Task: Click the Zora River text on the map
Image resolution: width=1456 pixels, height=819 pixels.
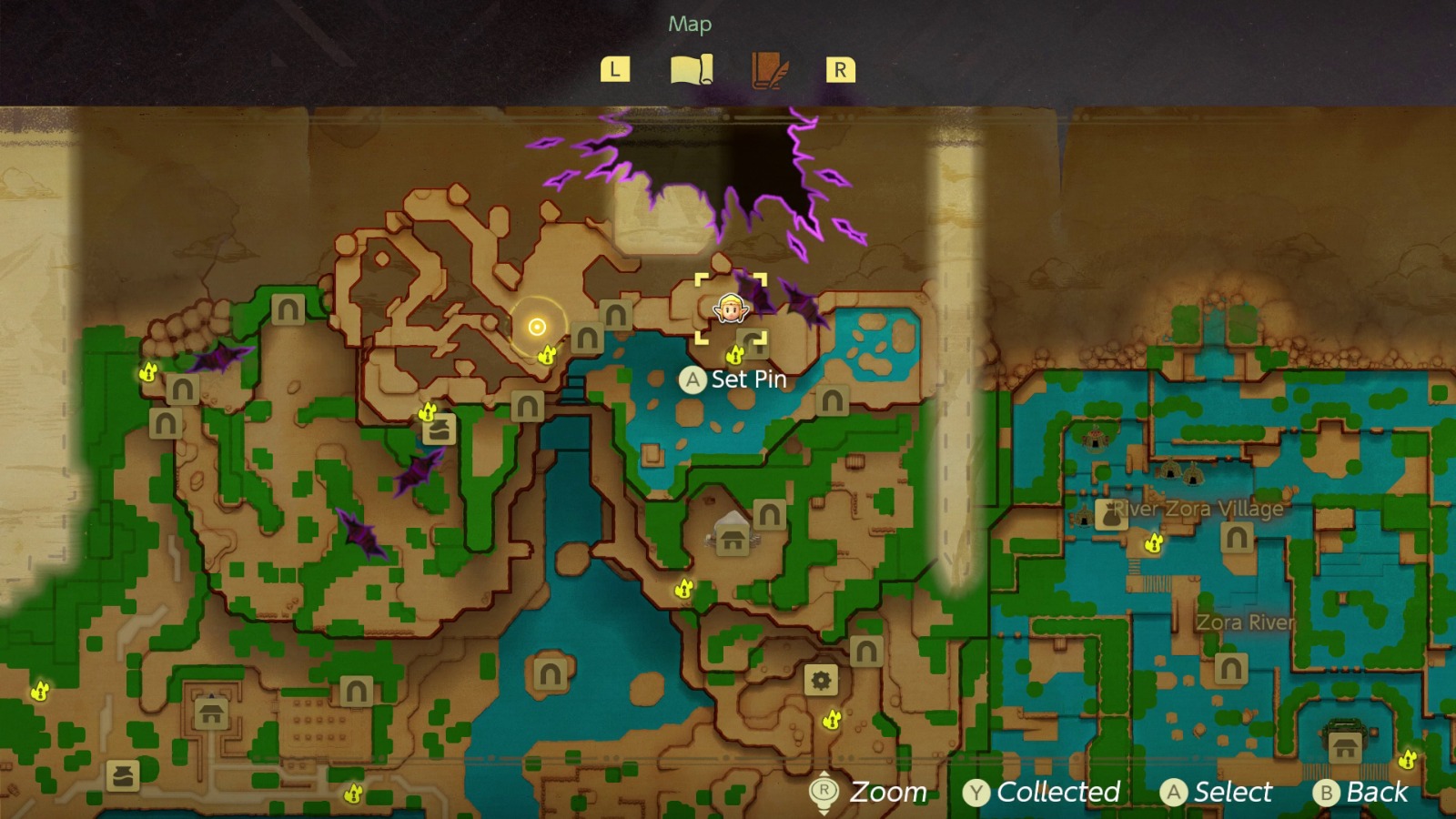Action: click(x=1244, y=622)
